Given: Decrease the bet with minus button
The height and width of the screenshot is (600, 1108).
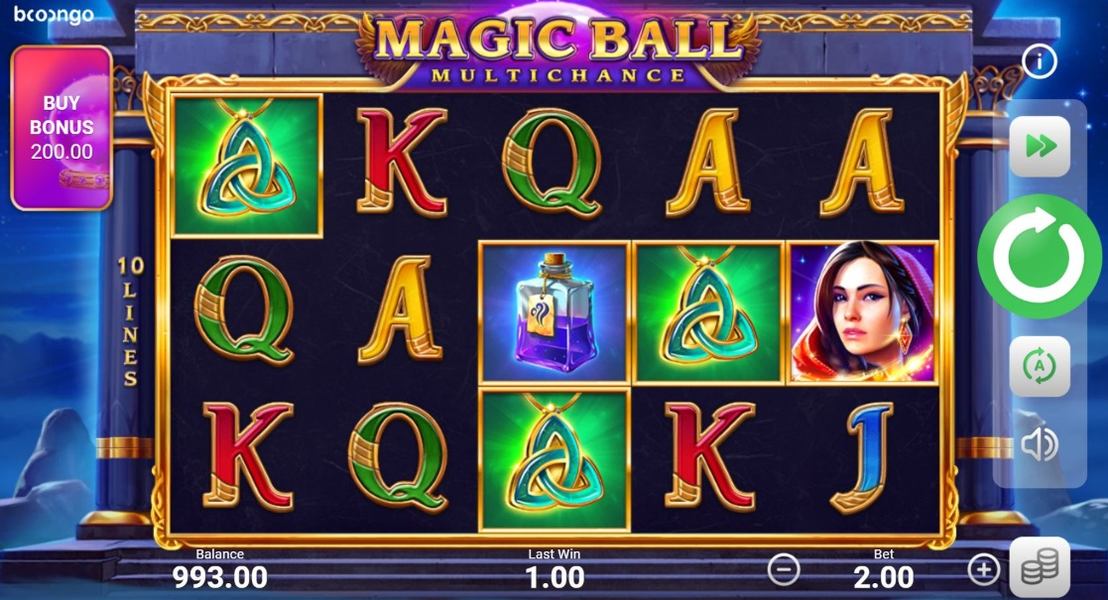Looking at the screenshot, I should click(x=784, y=570).
